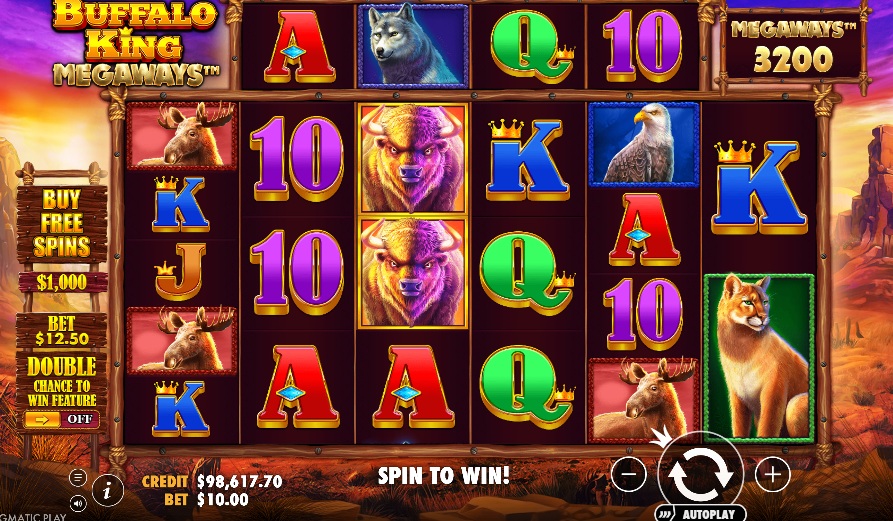The width and height of the screenshot is (893, 521).
Task: Toggle the Double Chance to Win feature
Action: pyautogui.click(x=61, y=419)
